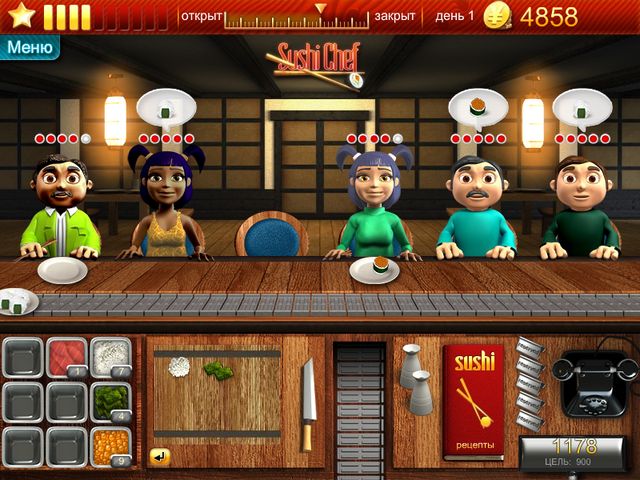Select the orange roe ingredient tray
The image size is (640, 480).
tap(110, 446)
